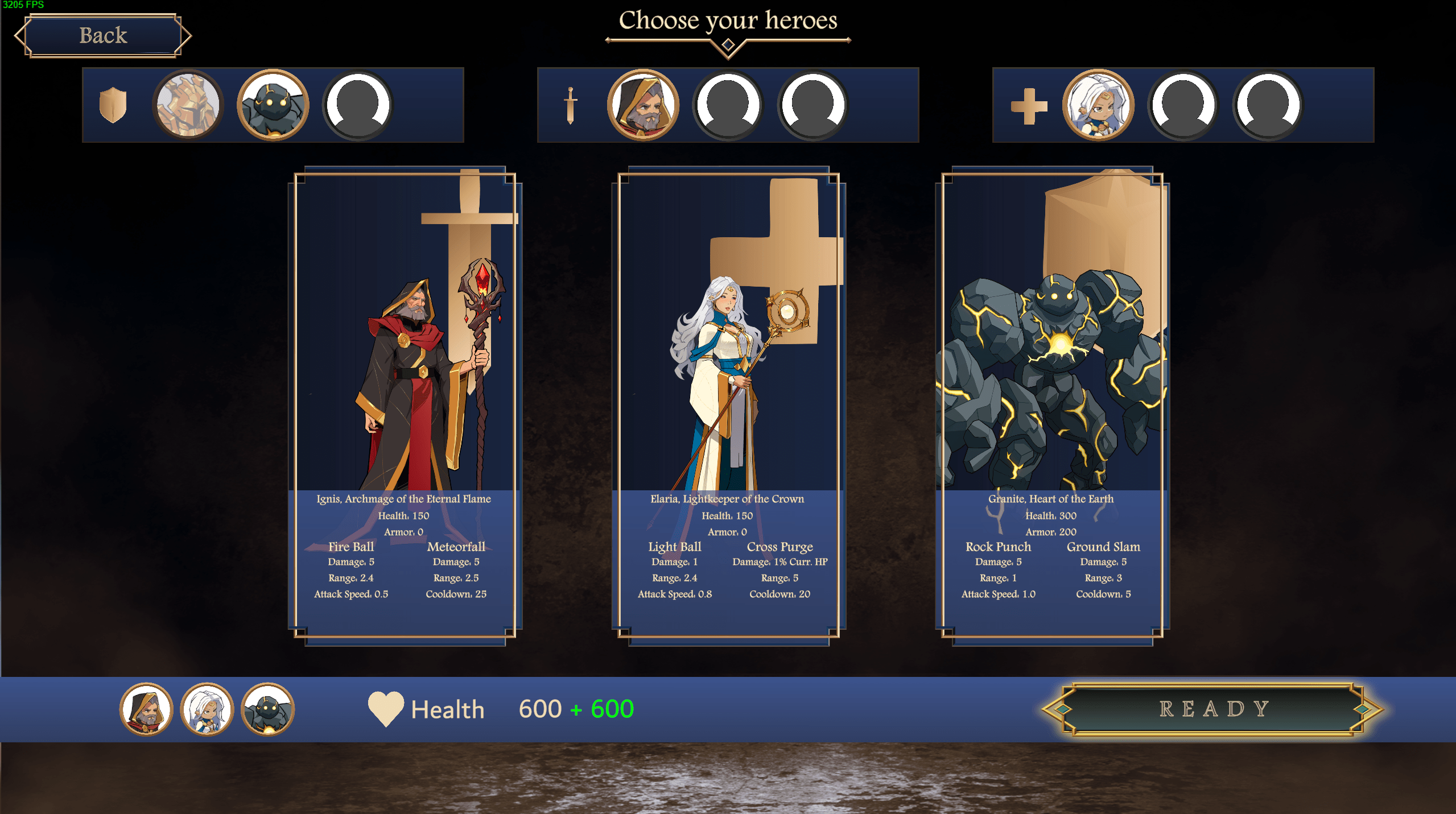This screenshot has width=1456, height=814.
Task: Go back with the Back button
Action: (x=103, y=36)
